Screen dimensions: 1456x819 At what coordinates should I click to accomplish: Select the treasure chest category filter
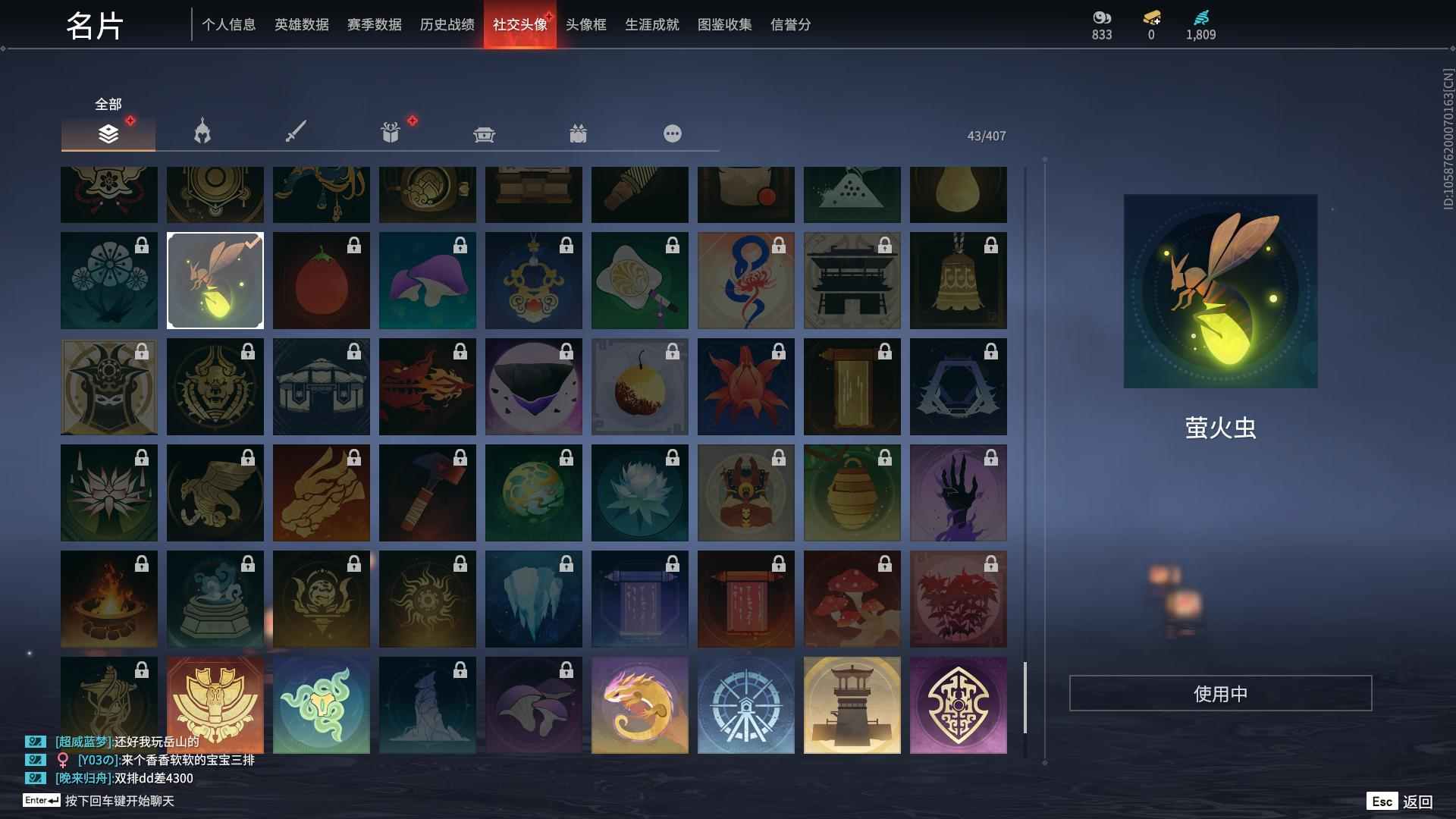click(x=485, y=134)
